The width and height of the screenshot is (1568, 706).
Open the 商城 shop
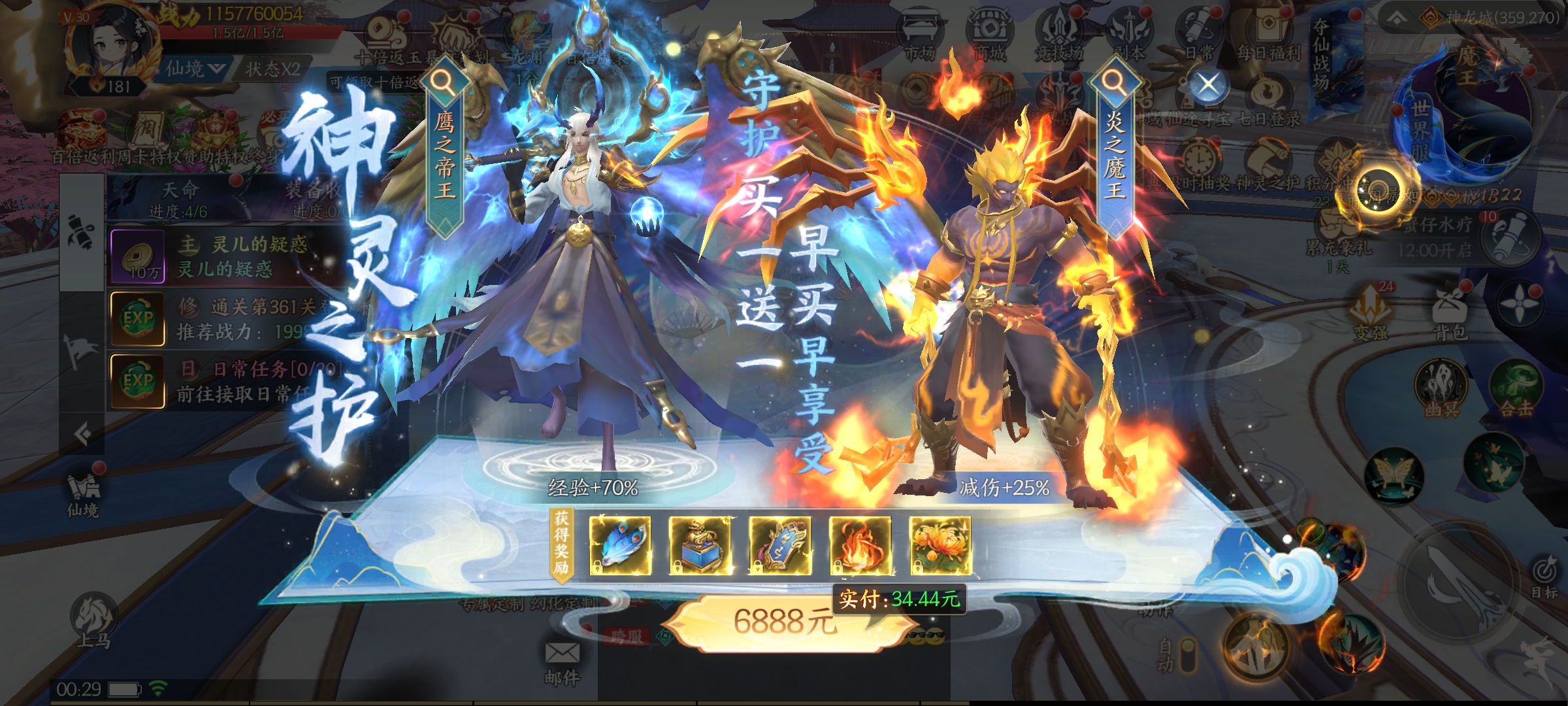pyautogui.click(x=988, y=36)
